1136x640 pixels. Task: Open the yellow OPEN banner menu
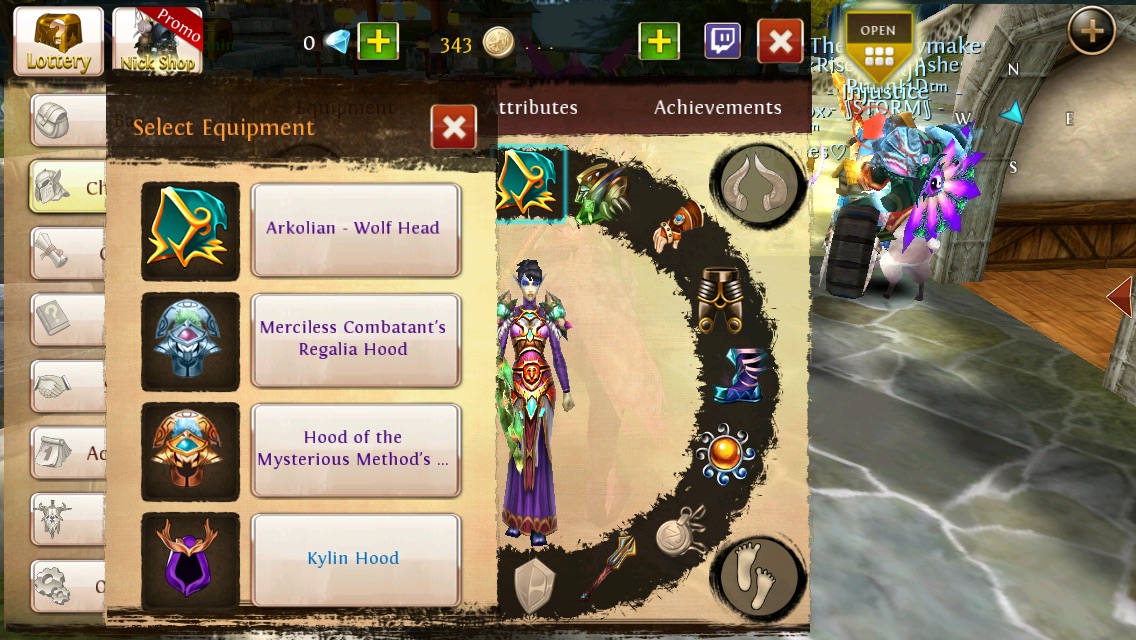click(878, 45)
